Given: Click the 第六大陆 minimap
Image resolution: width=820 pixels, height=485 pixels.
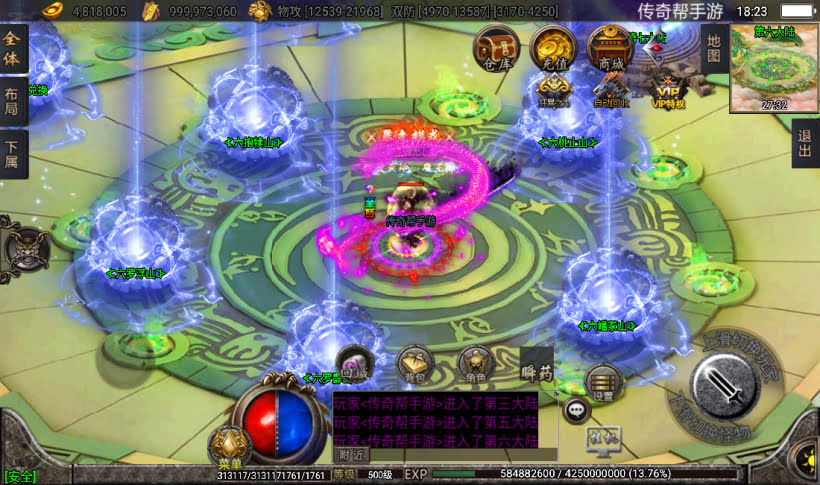Looking at the screenshot, I should point(774,68).
